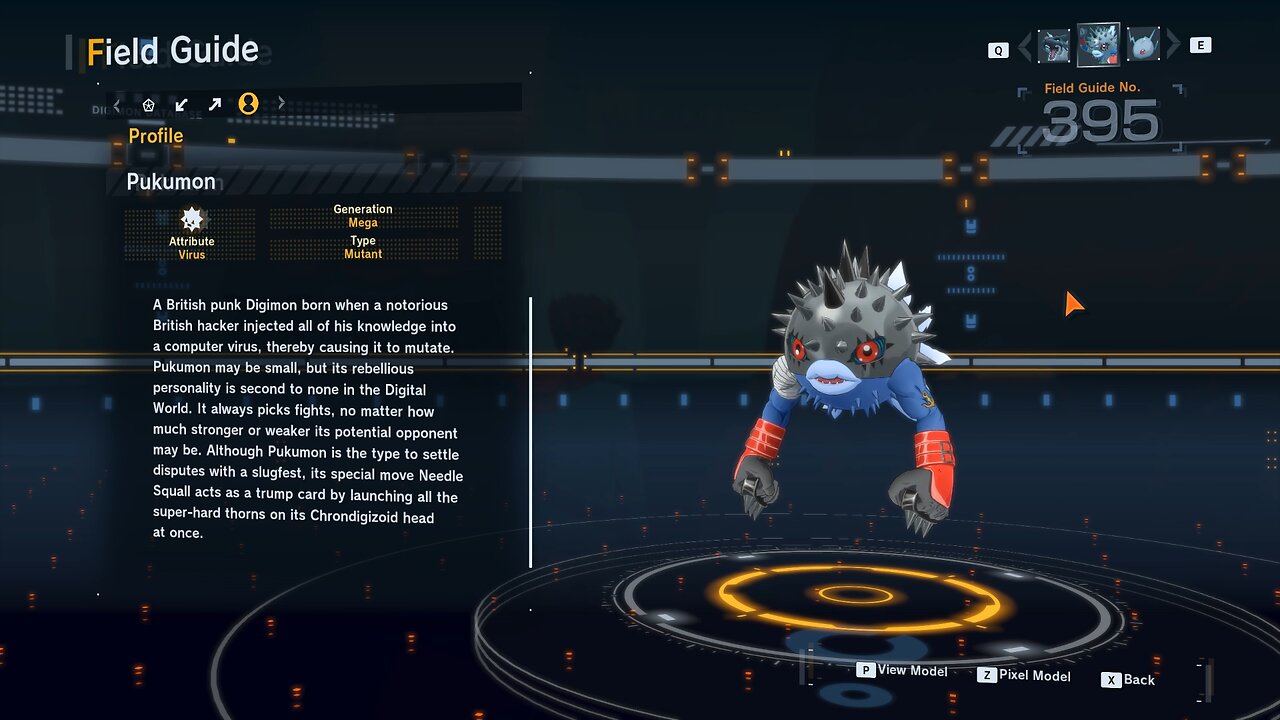Switch to the pentagon stats tab
This screenshot has width=1280, height=720.
(149, 104)
